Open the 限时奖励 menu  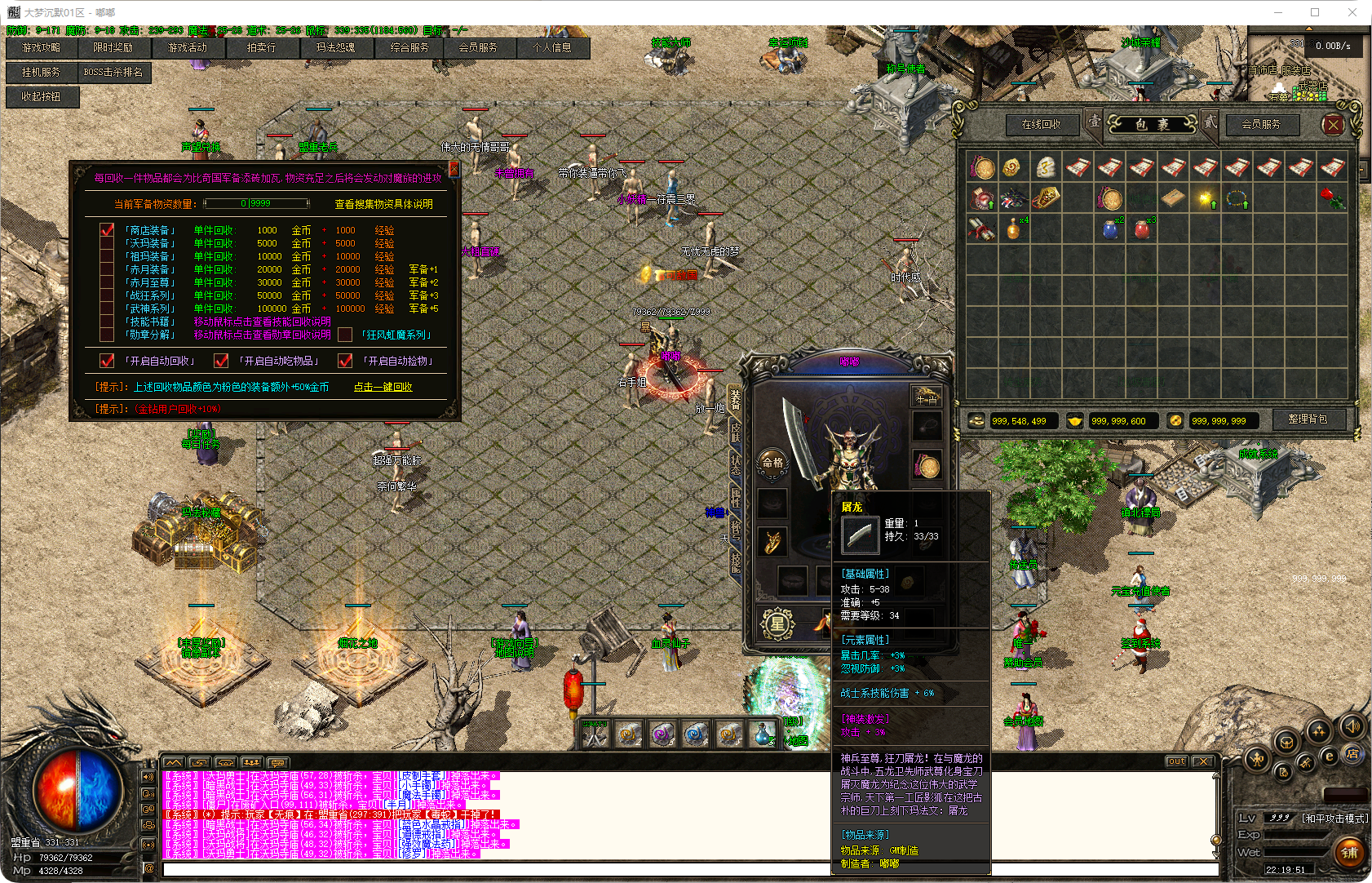(x=113, y=48)
